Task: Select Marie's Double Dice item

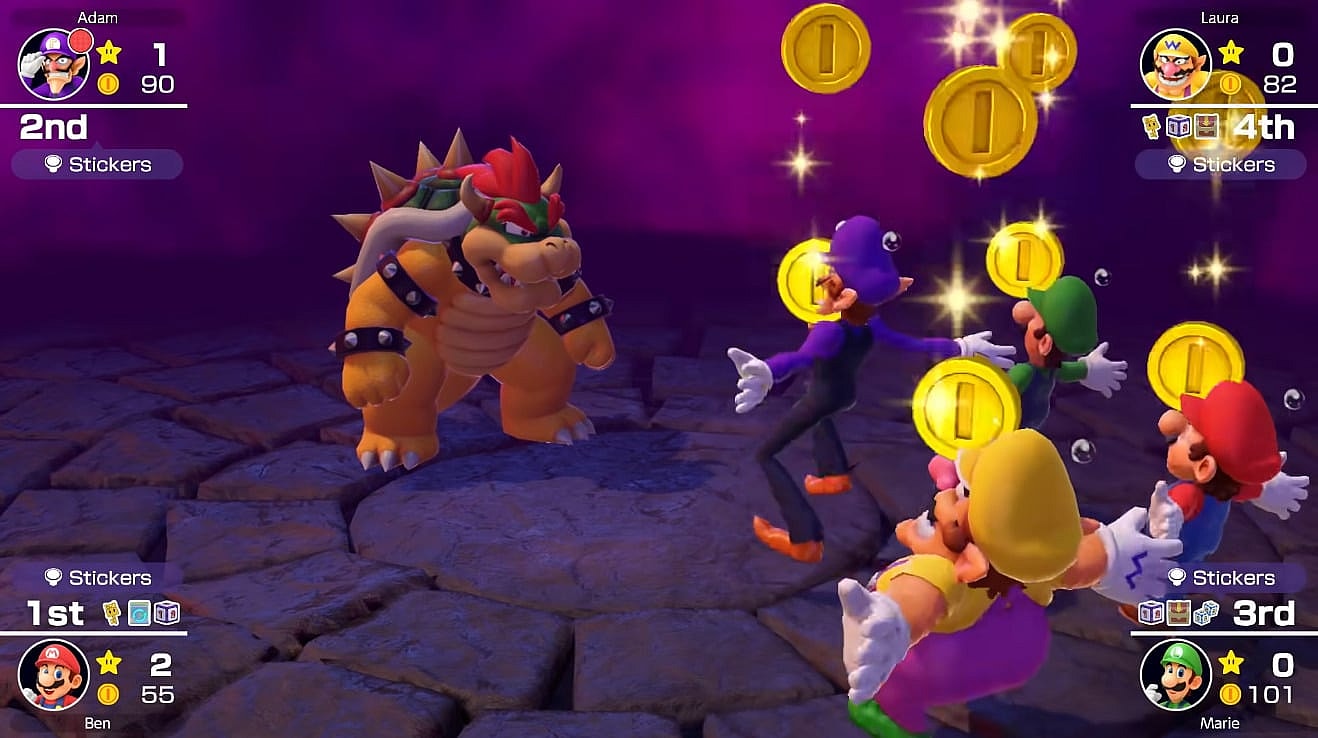Action: [x=1206, y=612]
